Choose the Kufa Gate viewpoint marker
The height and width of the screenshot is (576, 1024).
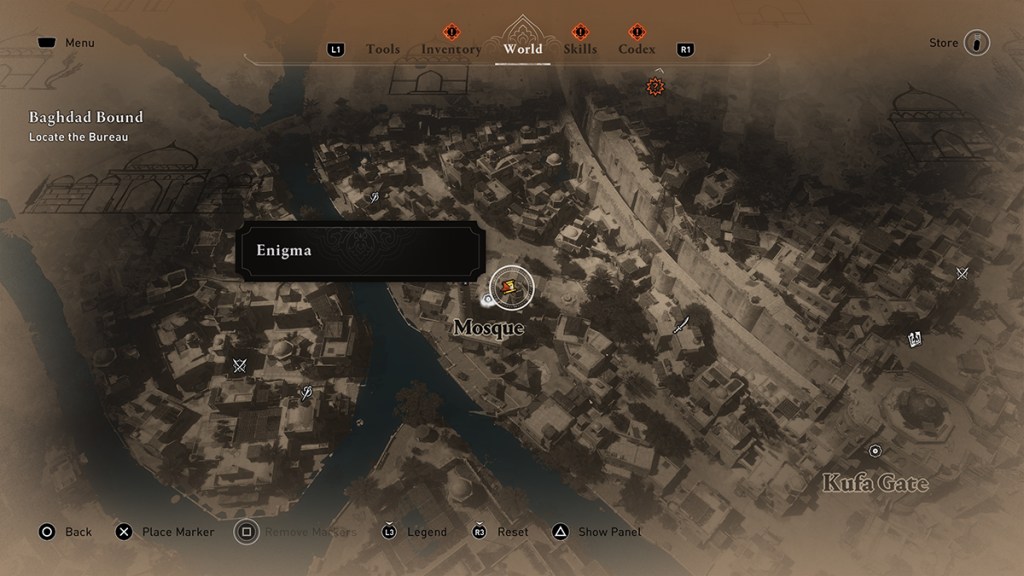(x=875, y=451)
